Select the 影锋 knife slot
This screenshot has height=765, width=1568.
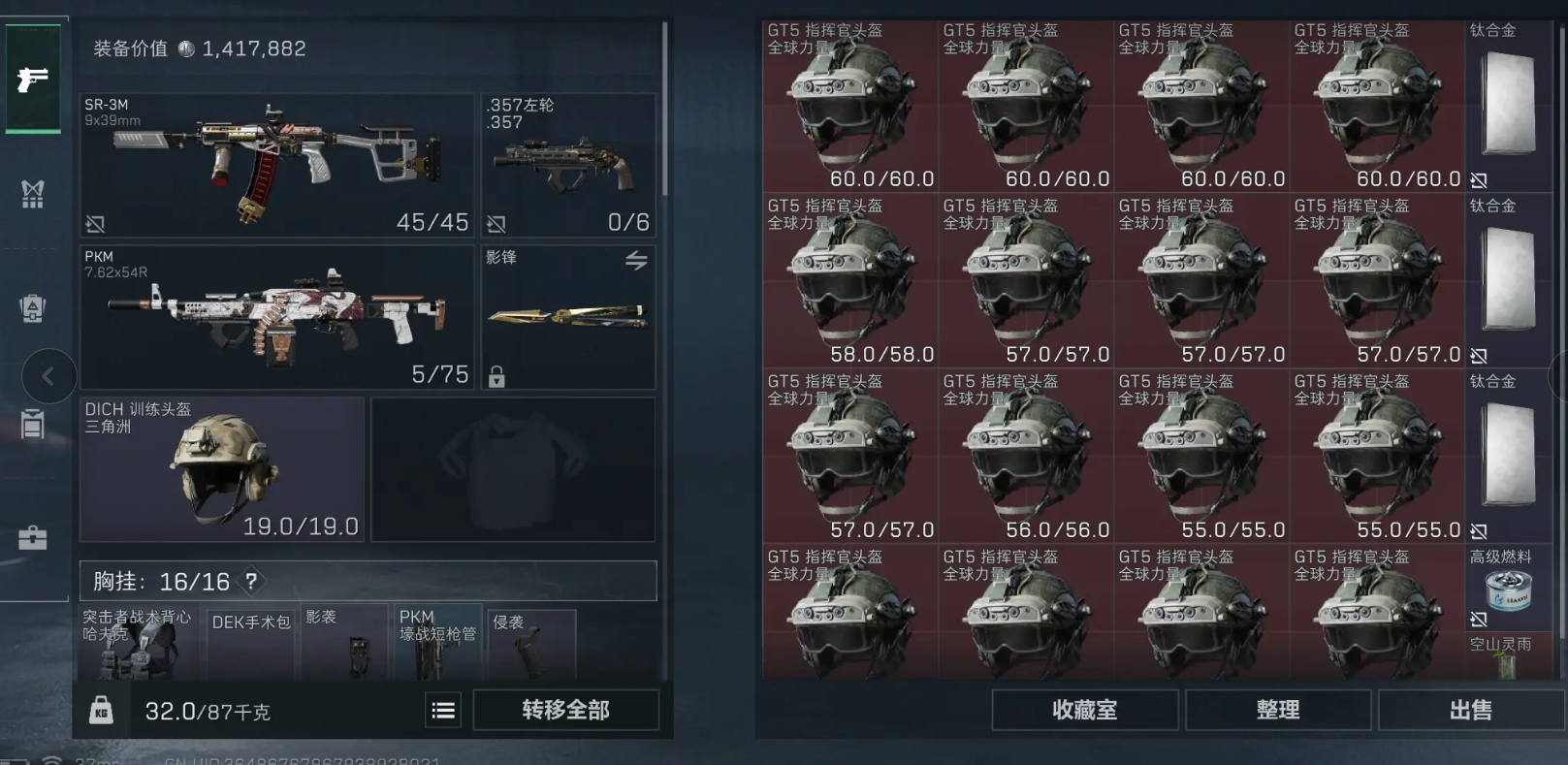[568, 317]
